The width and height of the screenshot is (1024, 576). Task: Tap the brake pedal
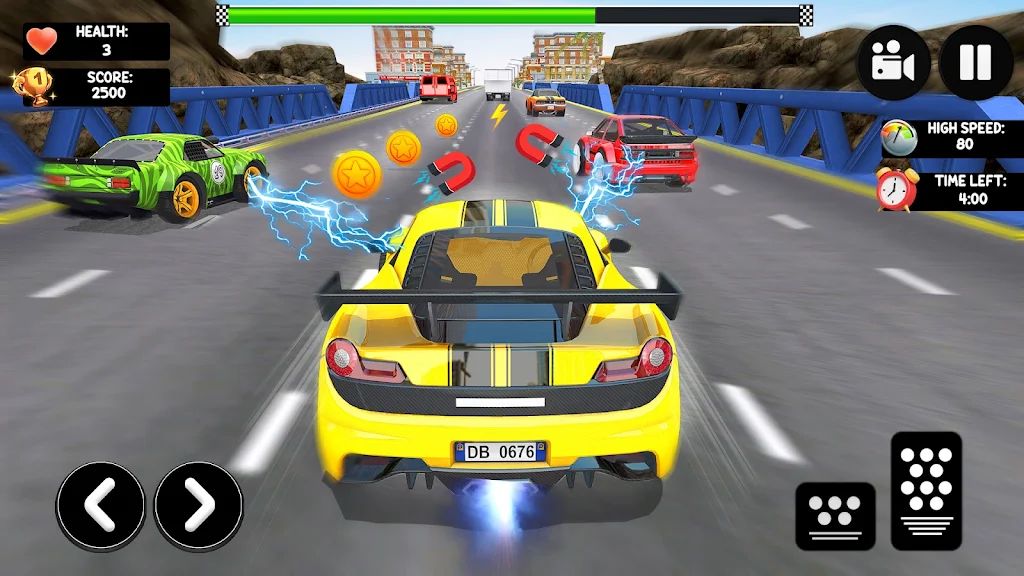tap(835, 515)
